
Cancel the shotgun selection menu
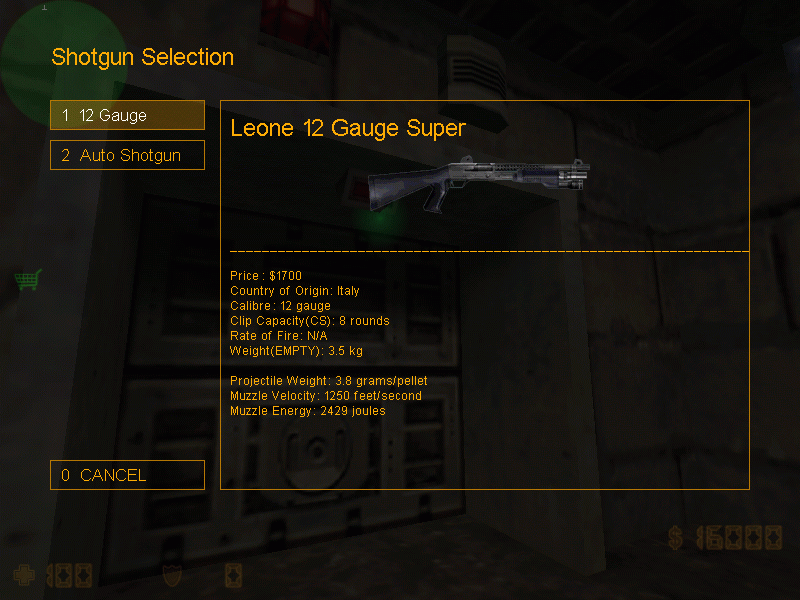click(127, 475)
